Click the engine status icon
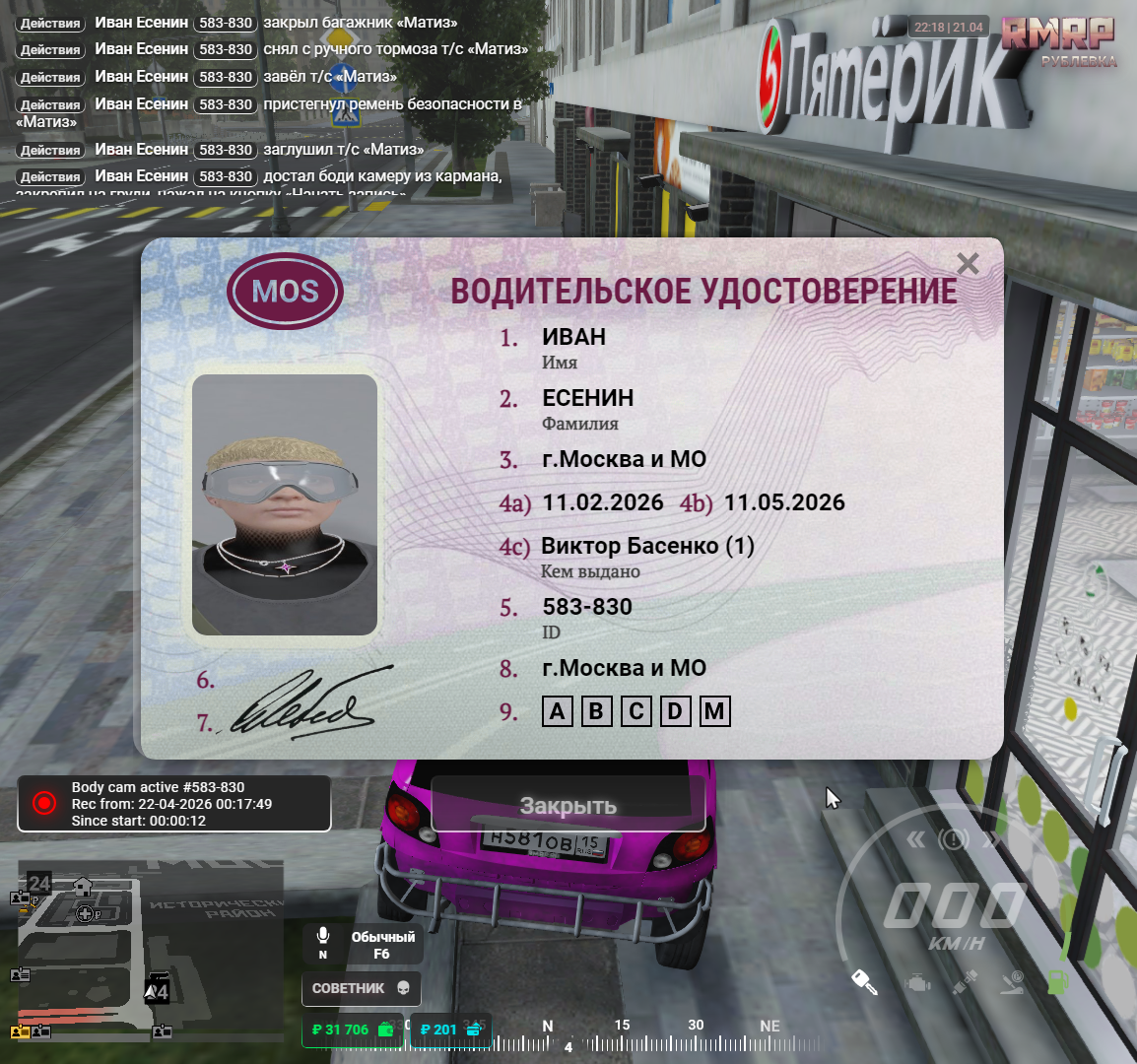 tap(917, 982)
